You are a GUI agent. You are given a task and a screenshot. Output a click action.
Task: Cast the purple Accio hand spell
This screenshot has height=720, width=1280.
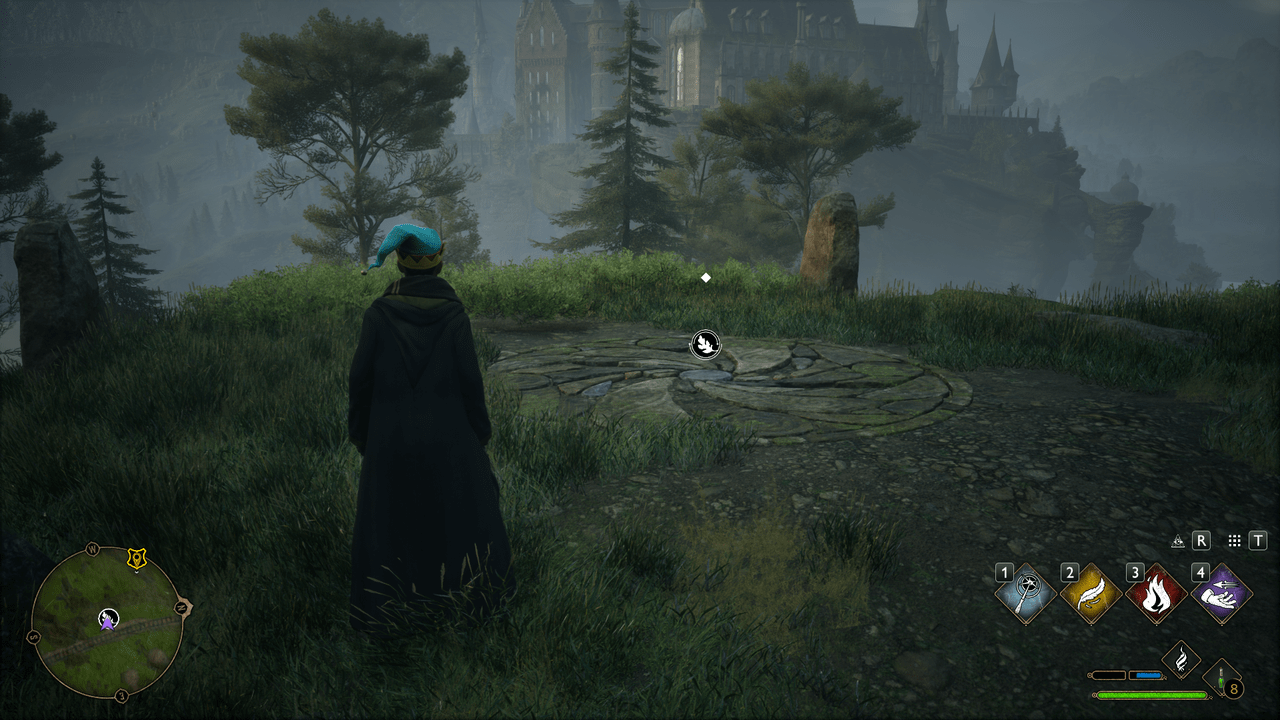[1221, 593]
